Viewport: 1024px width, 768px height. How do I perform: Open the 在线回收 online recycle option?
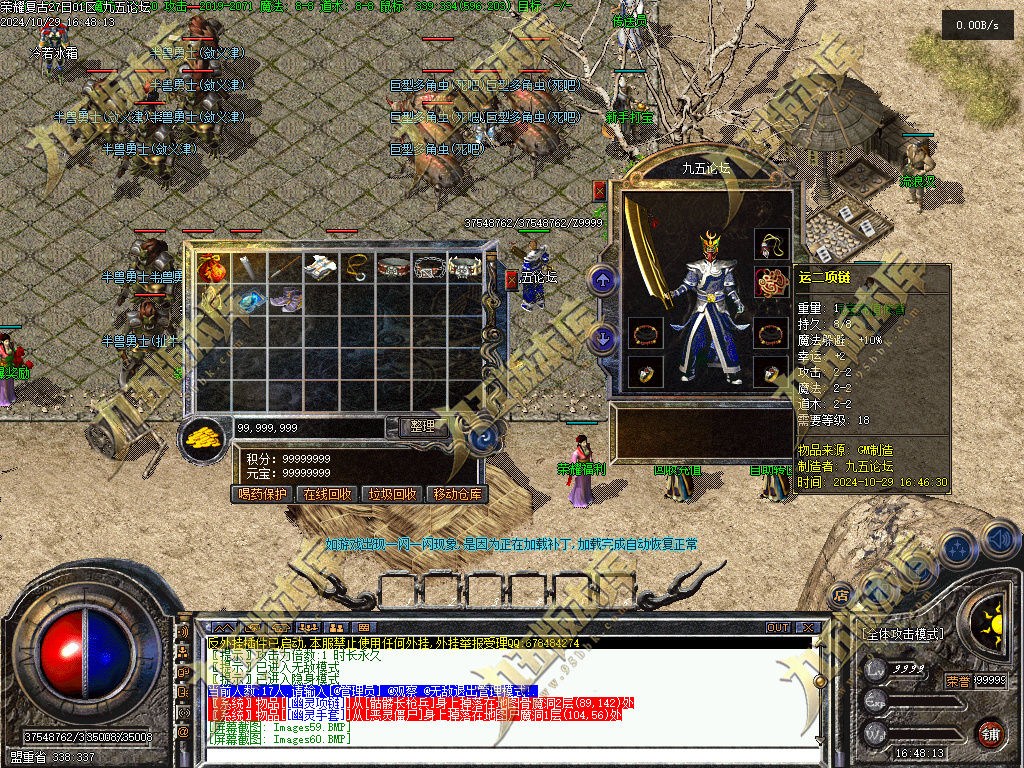point(328,494)
